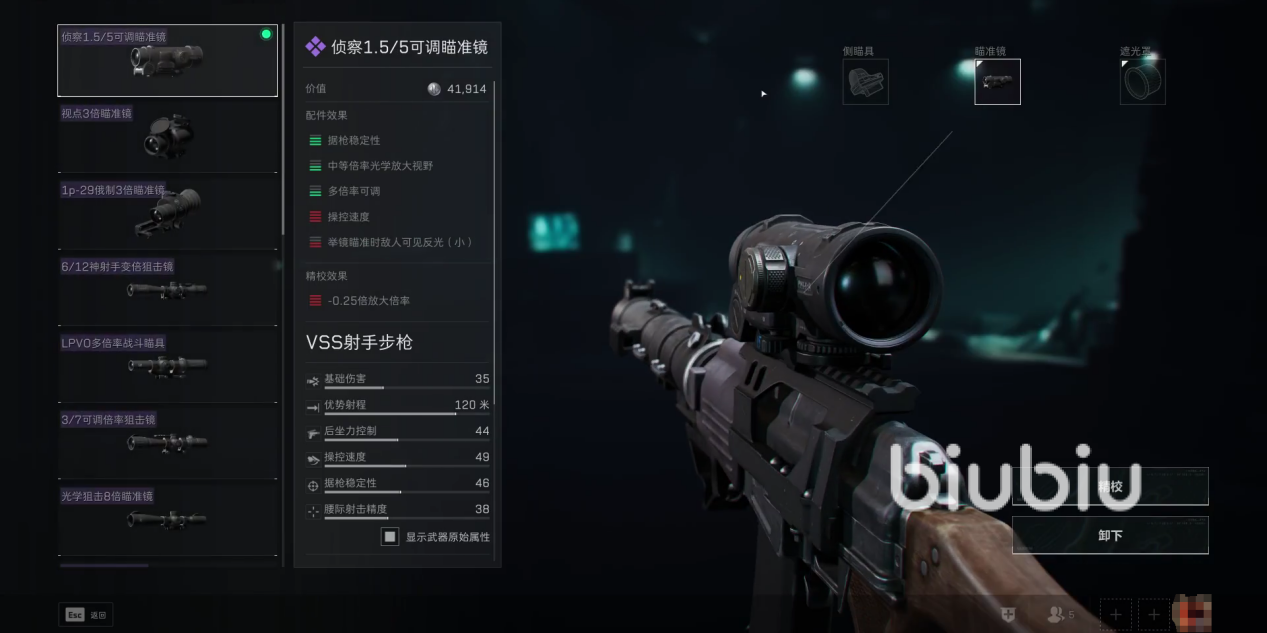1267x633 pixels.
Task: Pick the 光学狙击8倍瞄准镜 scope
Action: coord(167,518)
